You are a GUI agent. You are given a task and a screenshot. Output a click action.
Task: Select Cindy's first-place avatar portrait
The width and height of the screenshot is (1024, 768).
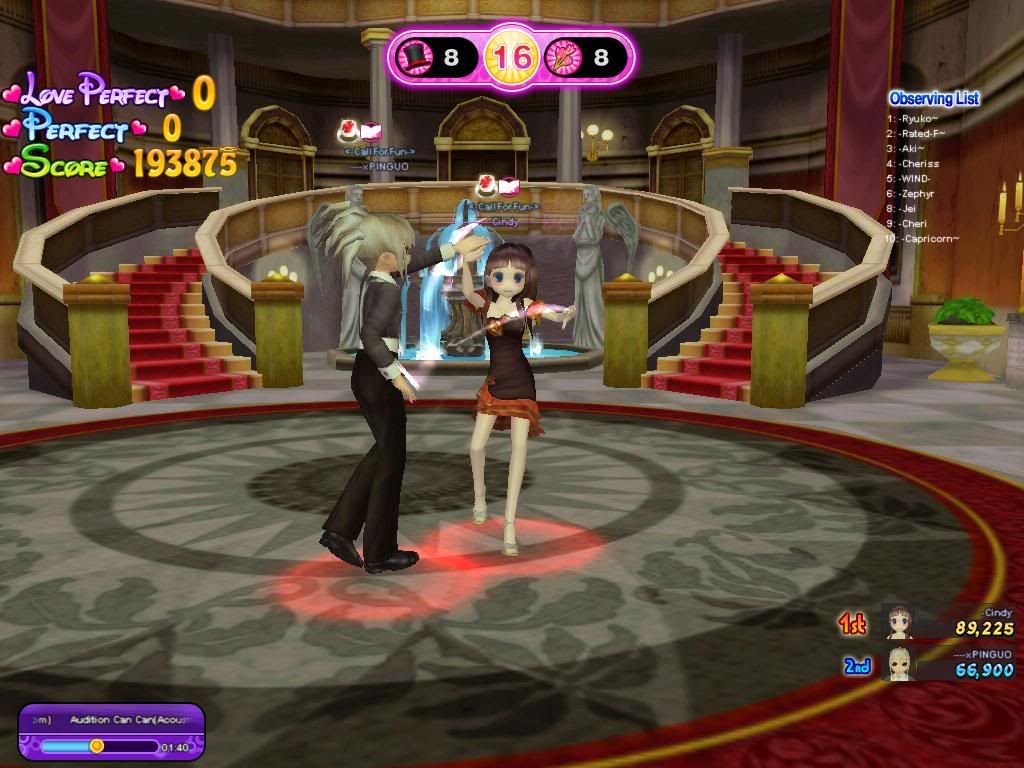[899, 622]
